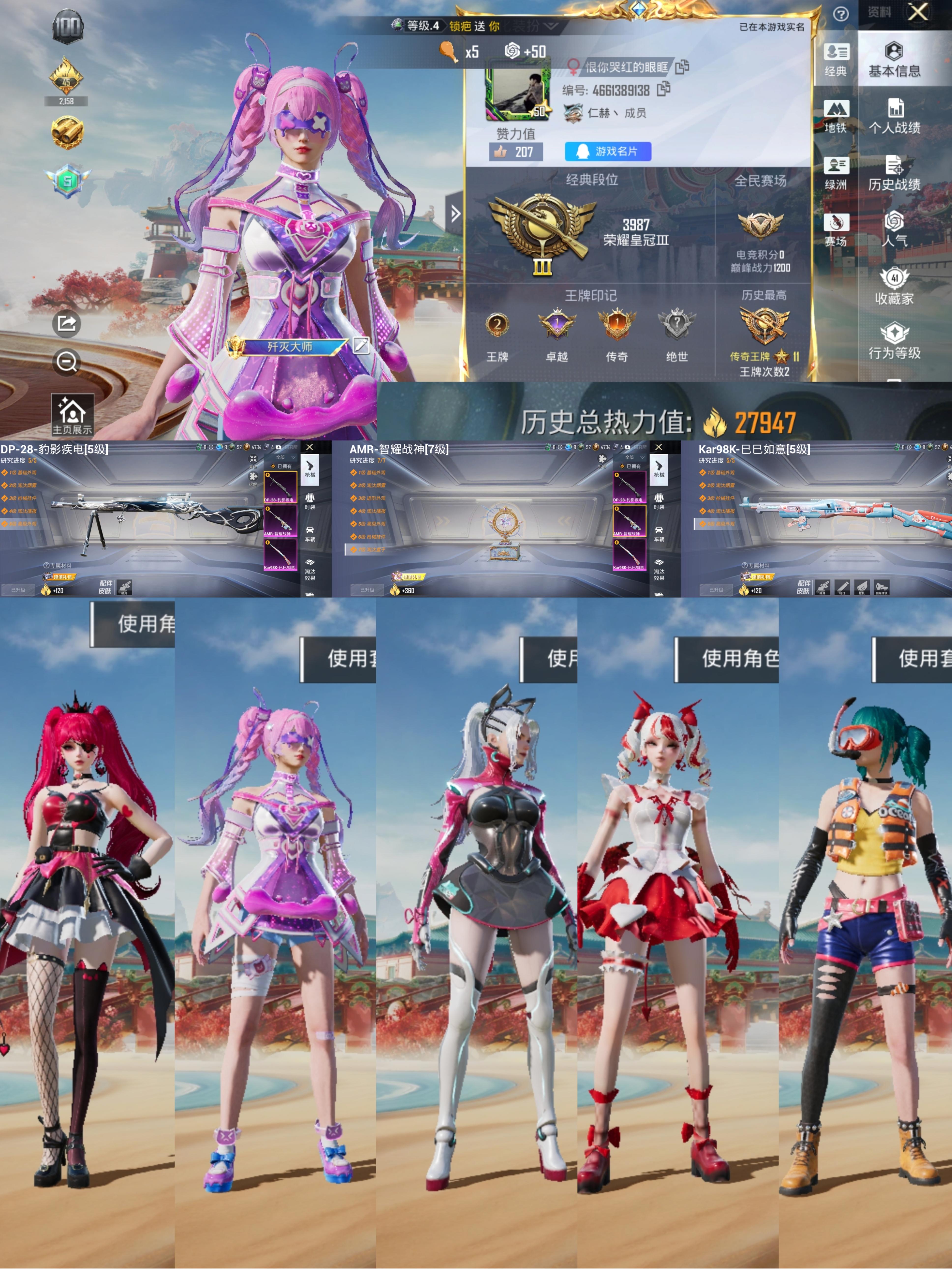The height and width of the screenshot is (1270, 952).
Task: Switch to the 地铁 metro mode tab
Action: pyautogui.click(x=835, y=116)
